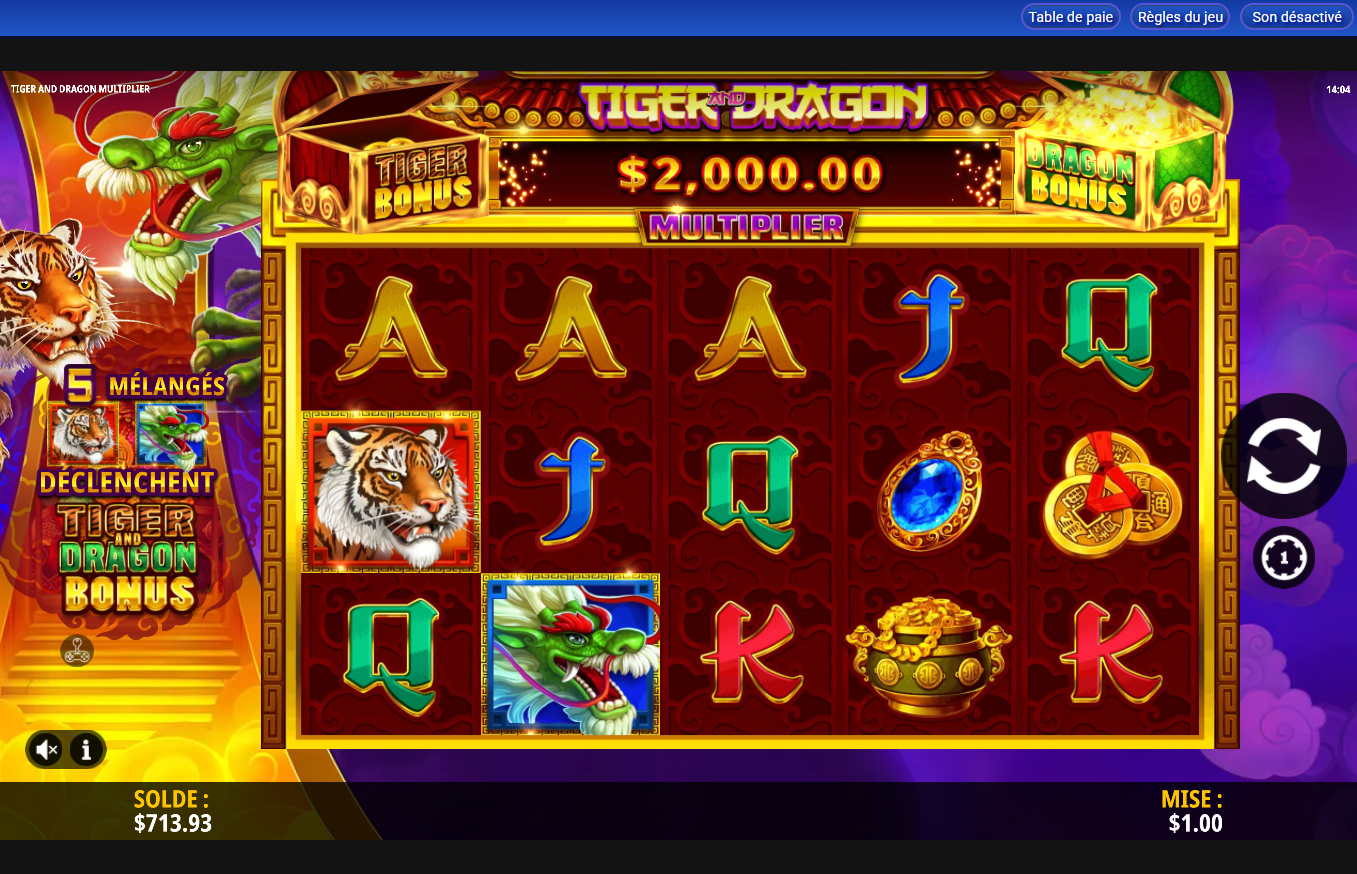Open the autoplay coin button showing 1

point(1283,557)
